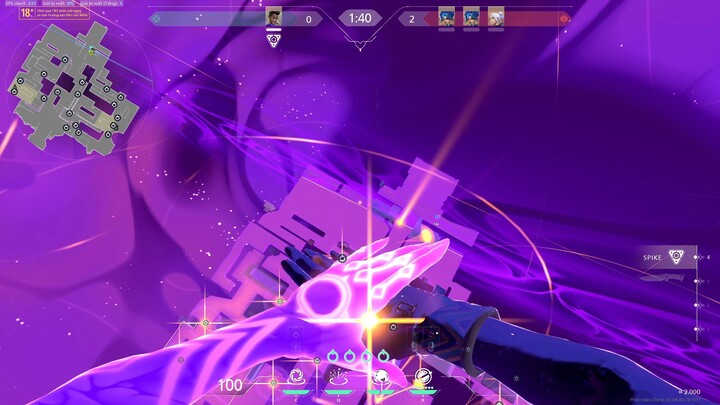Select the Gravity Well swirl ability
Screen dimensions: 720x405
click(x=297, y=377)
